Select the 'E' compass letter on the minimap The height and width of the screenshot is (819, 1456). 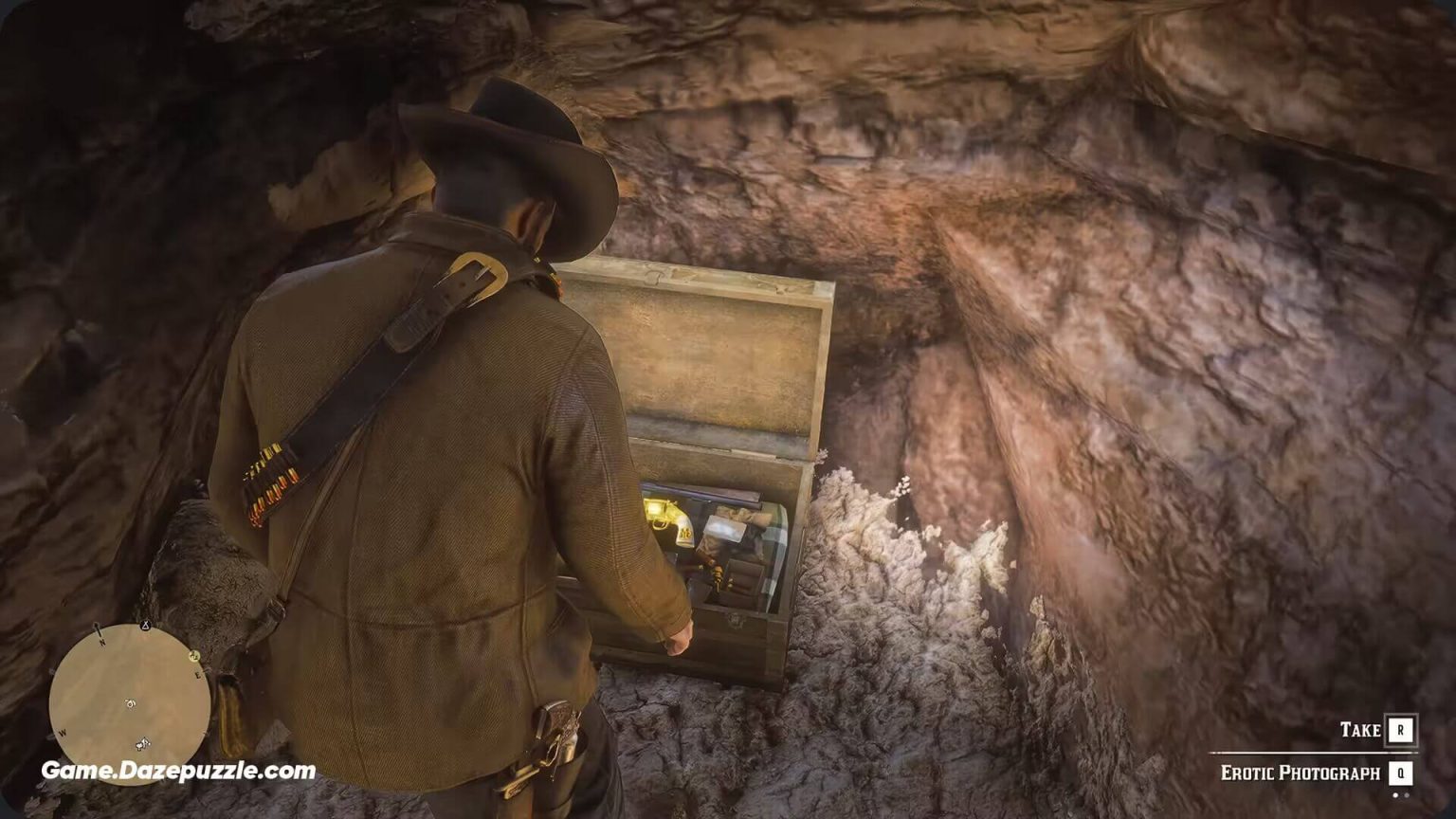(198, 674)
